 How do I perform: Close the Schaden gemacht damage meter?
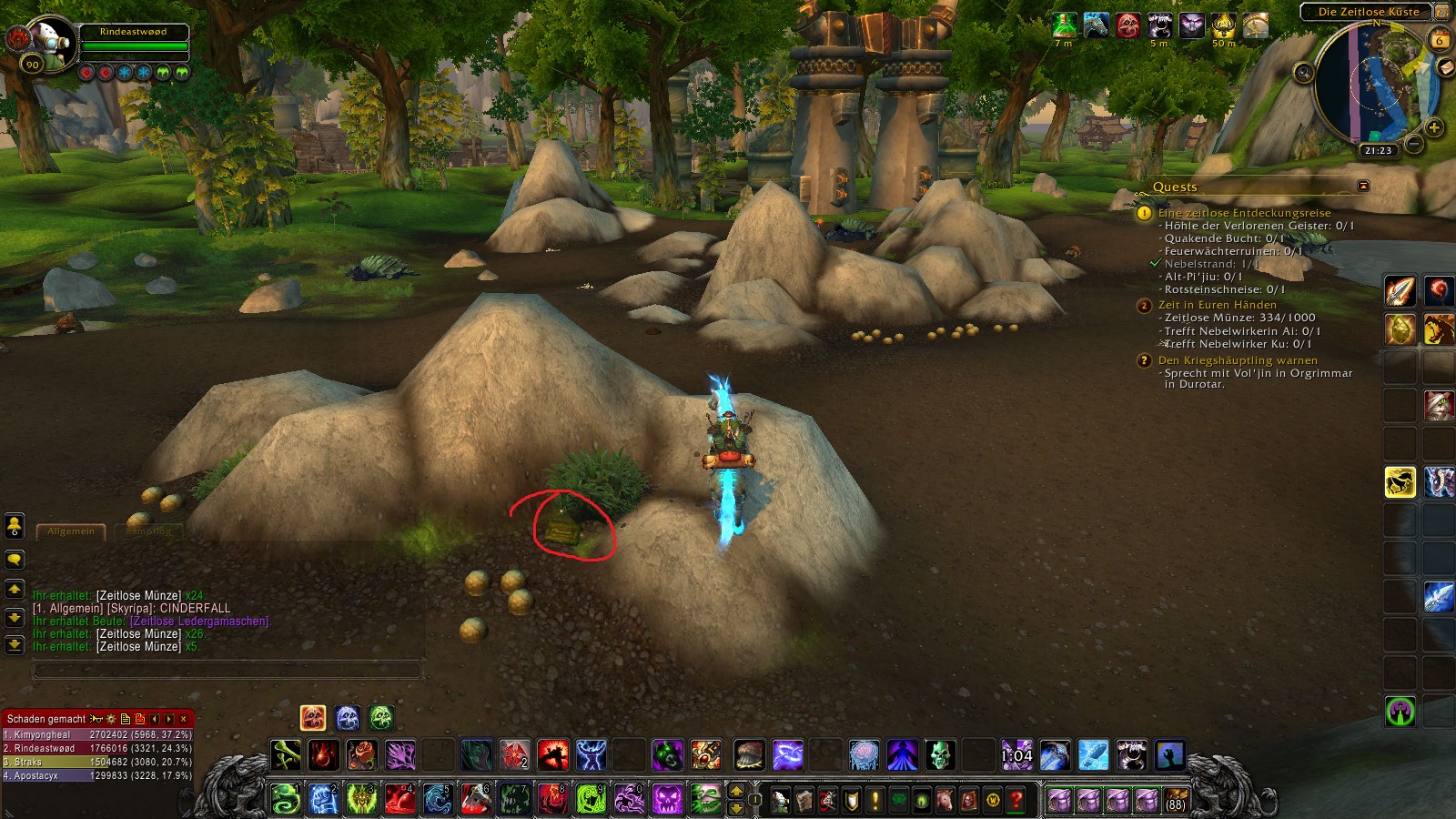coord(184,719)
